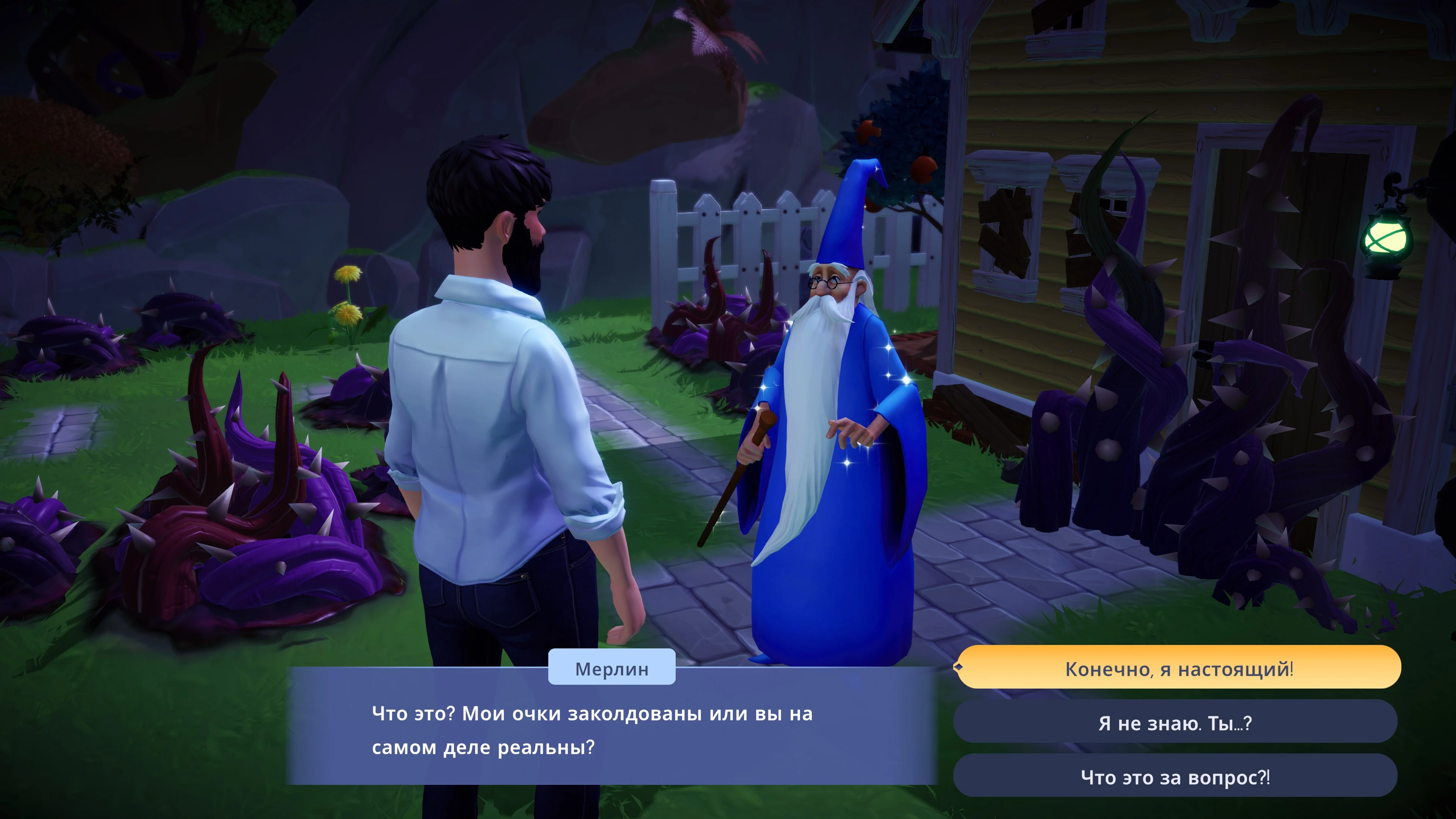Answer with "Что это за вопрос?!"
This screenshot has width=1456, height=819.
click(1175, 777)
